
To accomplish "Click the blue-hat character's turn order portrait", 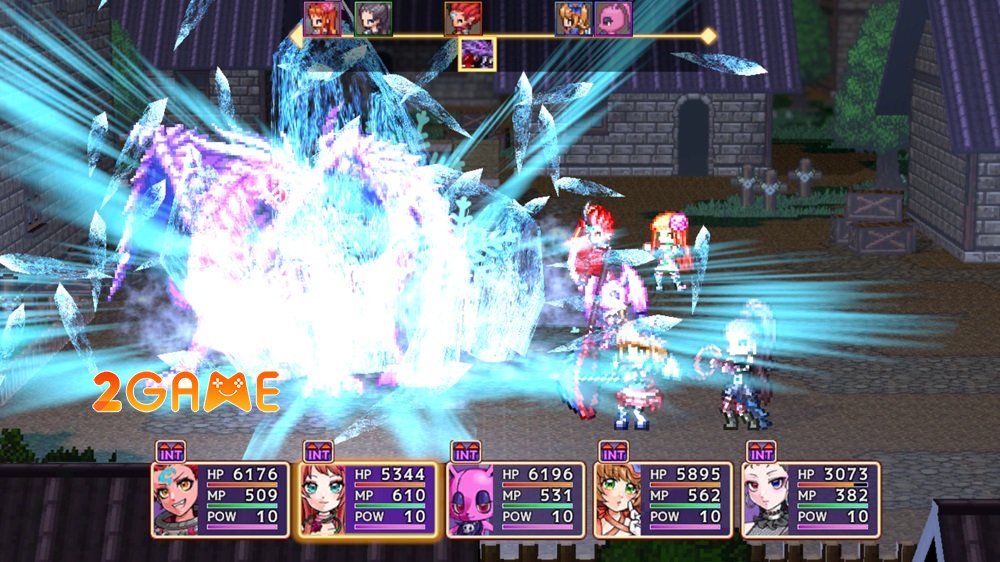I will tap(573, 19).
